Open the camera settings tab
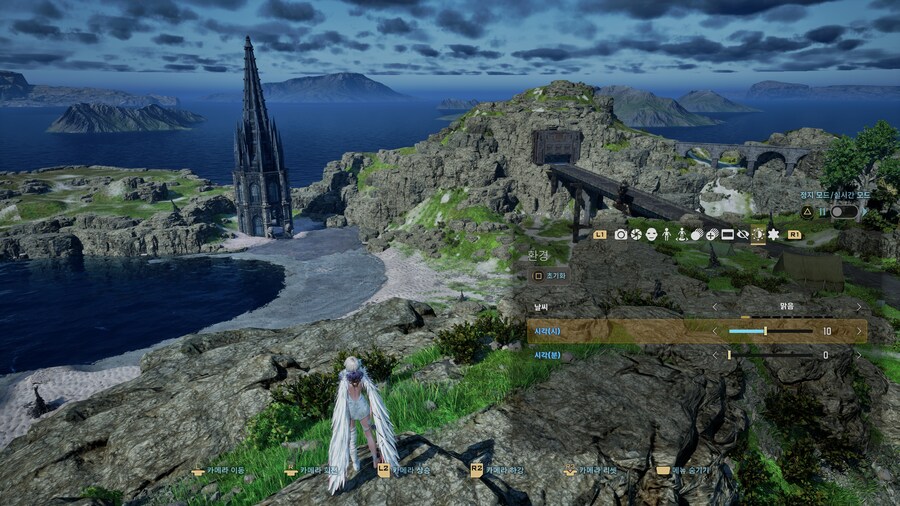Viewport: 900px width, 506px height. tap(621, 234)
